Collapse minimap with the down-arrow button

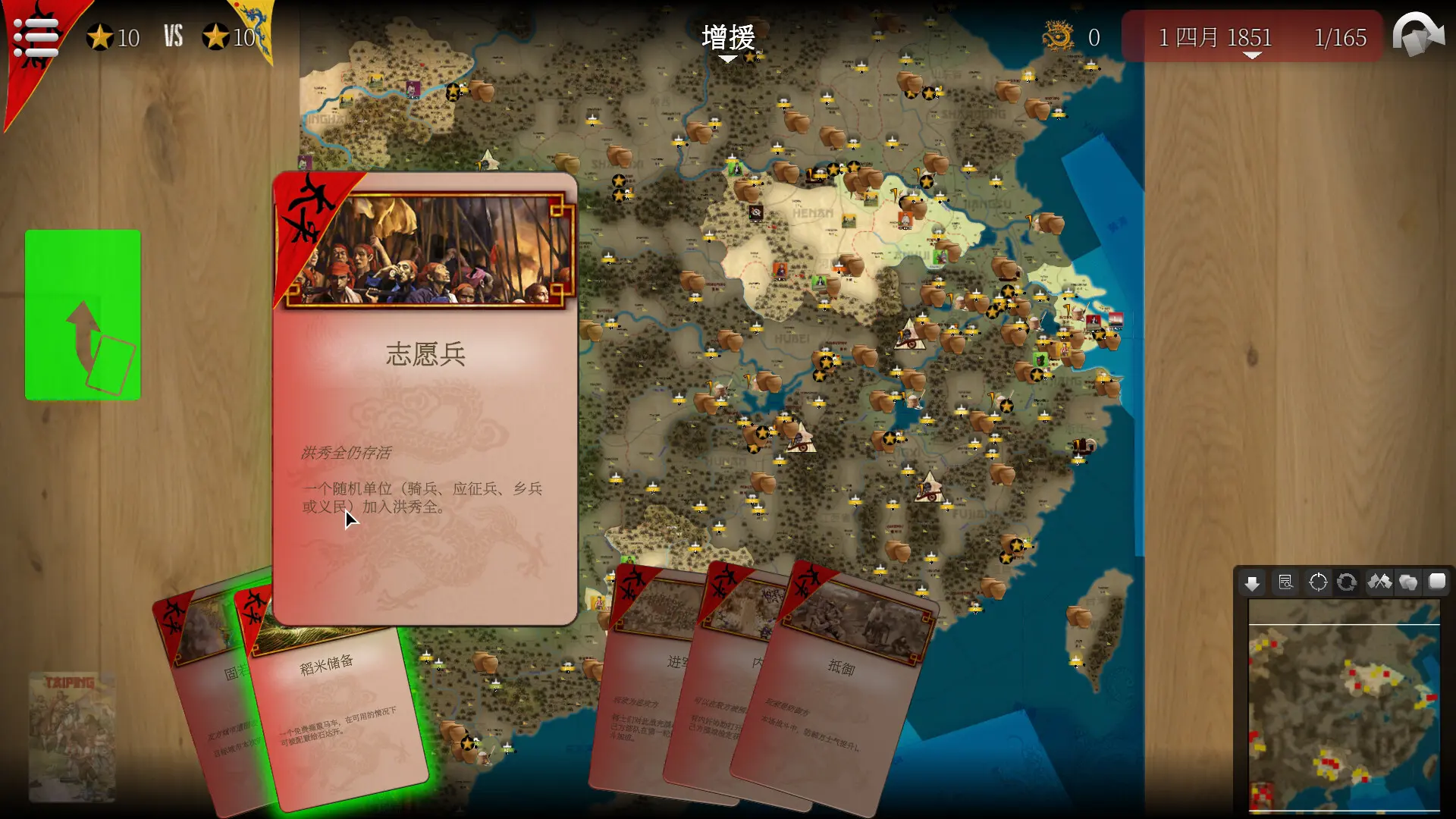(x=1252, y=582)
